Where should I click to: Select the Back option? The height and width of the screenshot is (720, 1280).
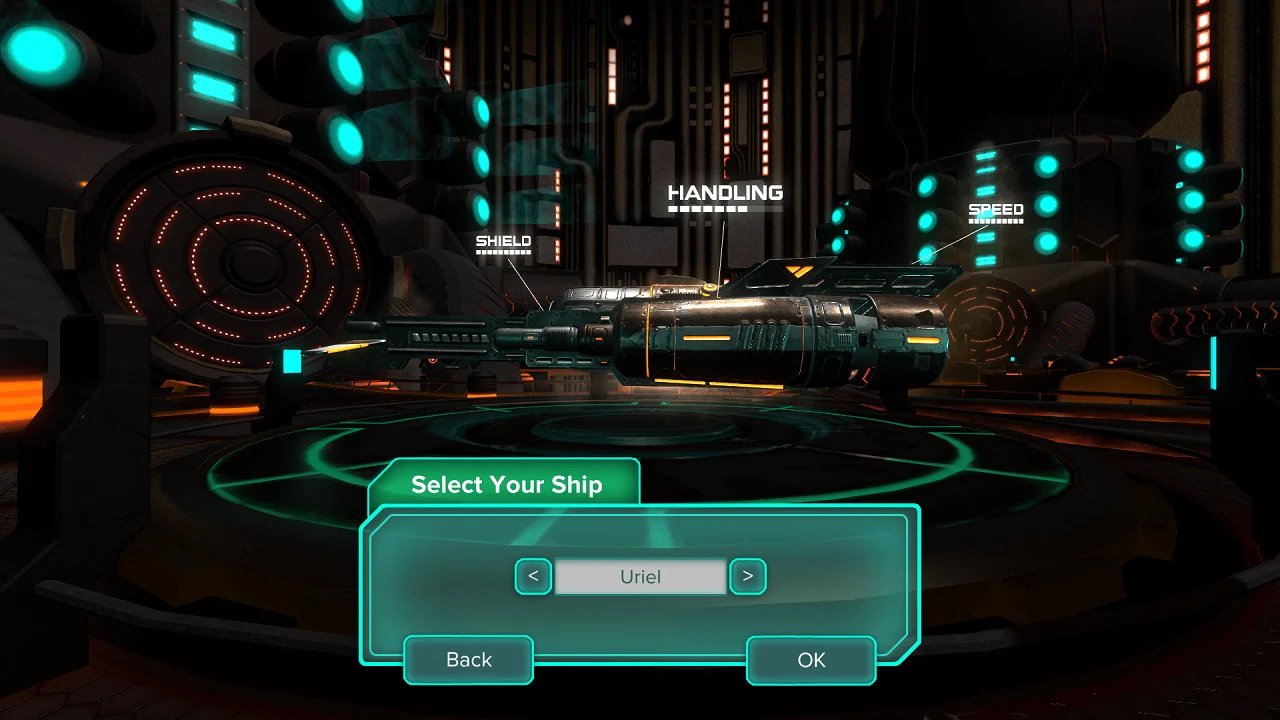(x=467, y=660)
